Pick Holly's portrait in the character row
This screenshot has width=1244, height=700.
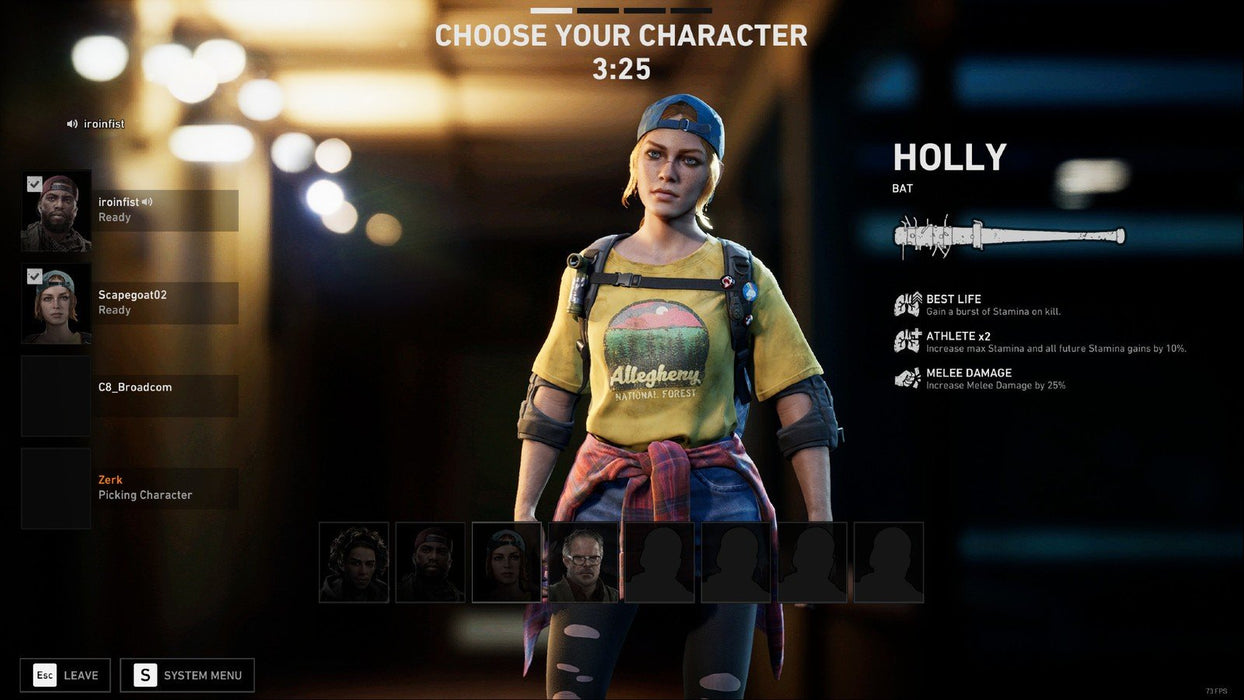point(507,562)
